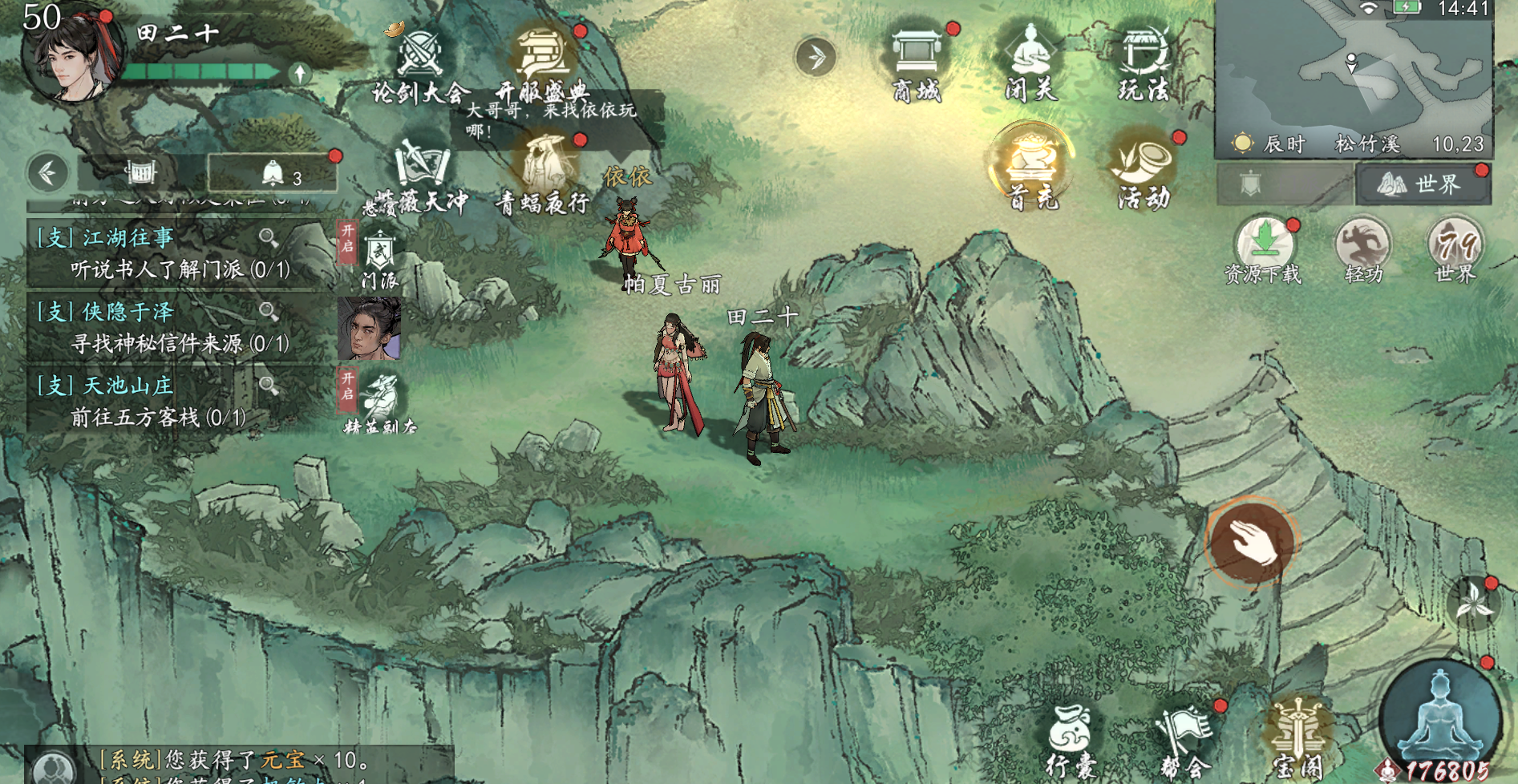Activate the 轻功 skill button
This screenshot has width=1518, height=784.
pos(1362,247)
